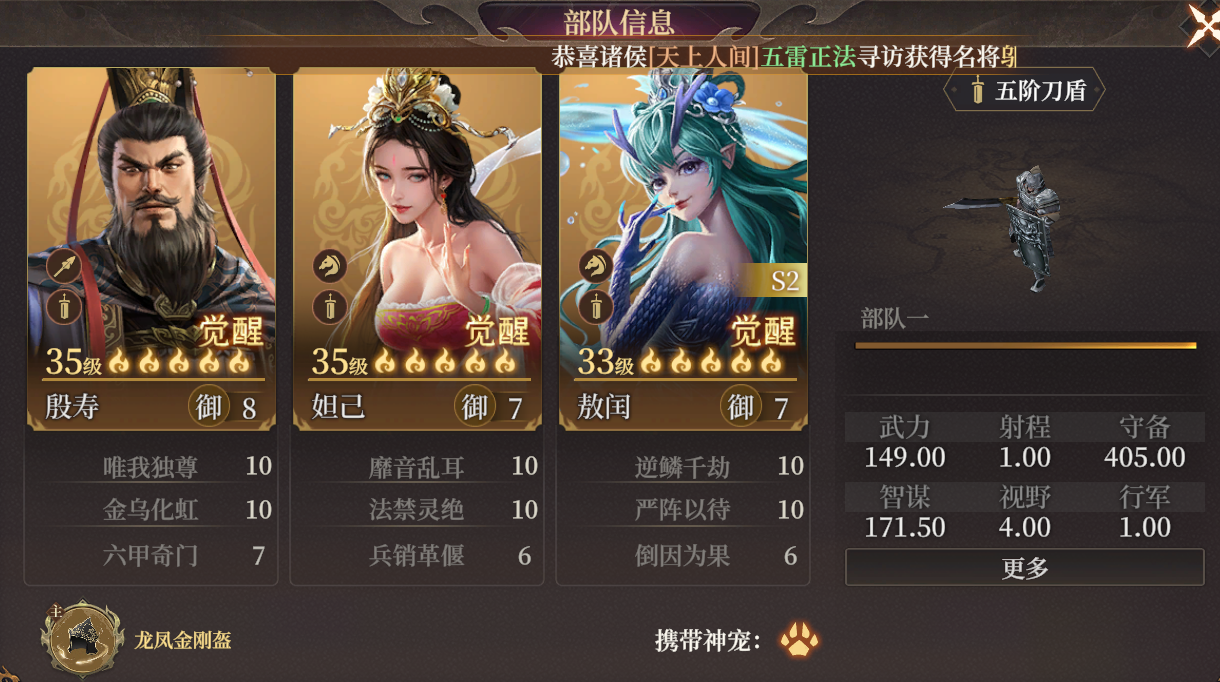
Task: View the 靡音乱耳 skill
Action: [x=416, y=467]
